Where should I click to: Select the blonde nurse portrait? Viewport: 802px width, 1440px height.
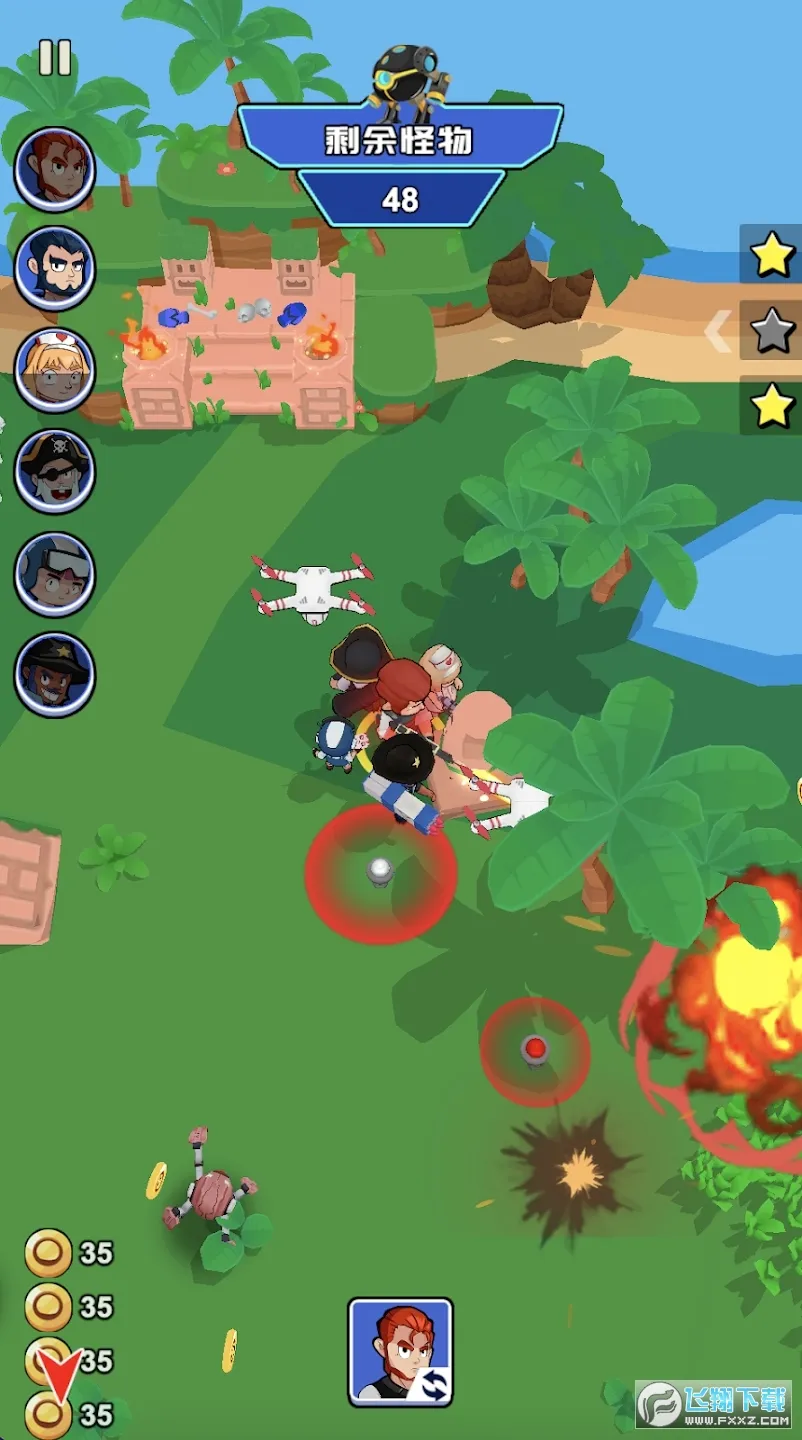[x=55, y=370]
